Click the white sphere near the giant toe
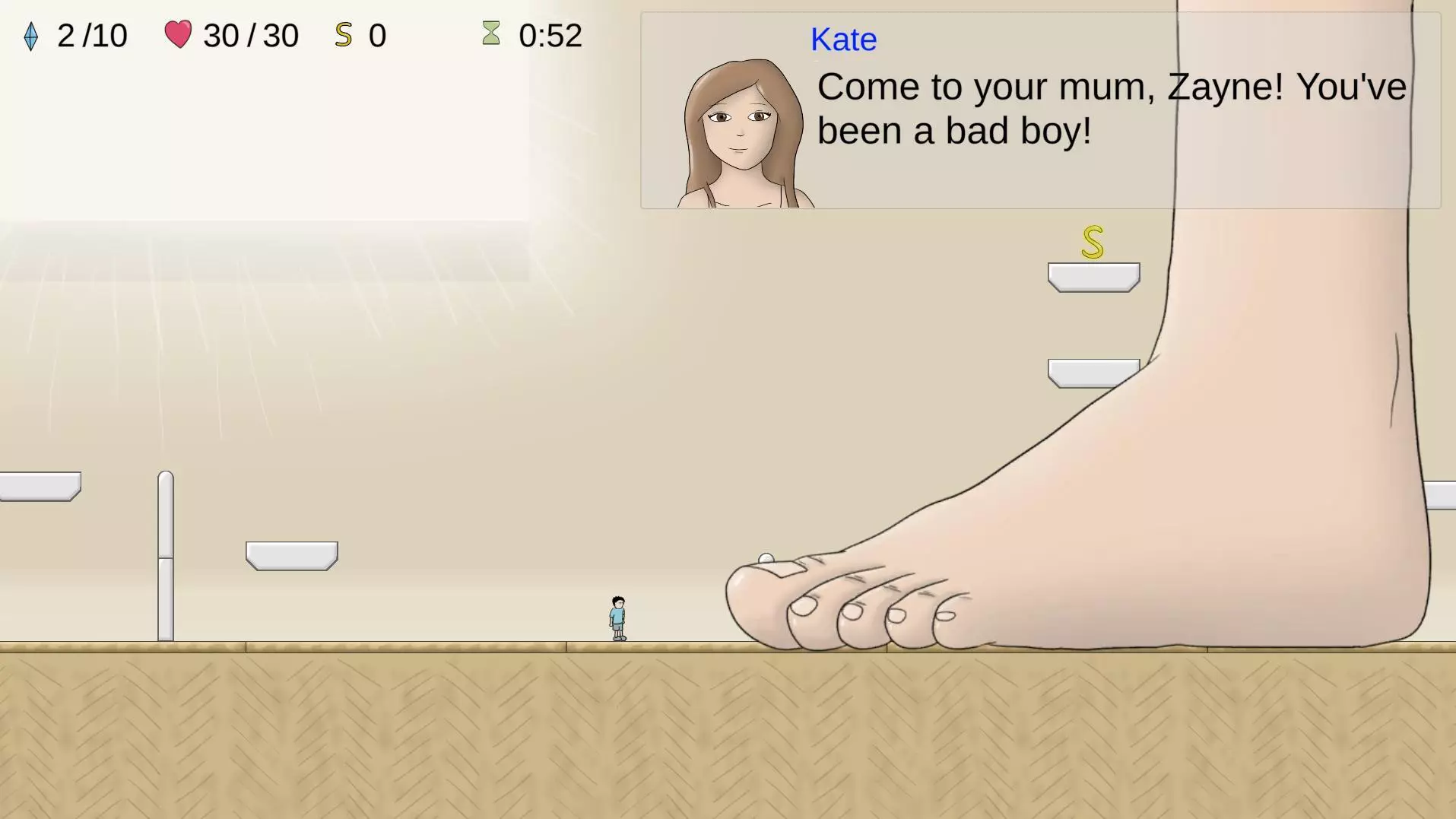Screen dimensions: 1456x819 click(766, 557)
